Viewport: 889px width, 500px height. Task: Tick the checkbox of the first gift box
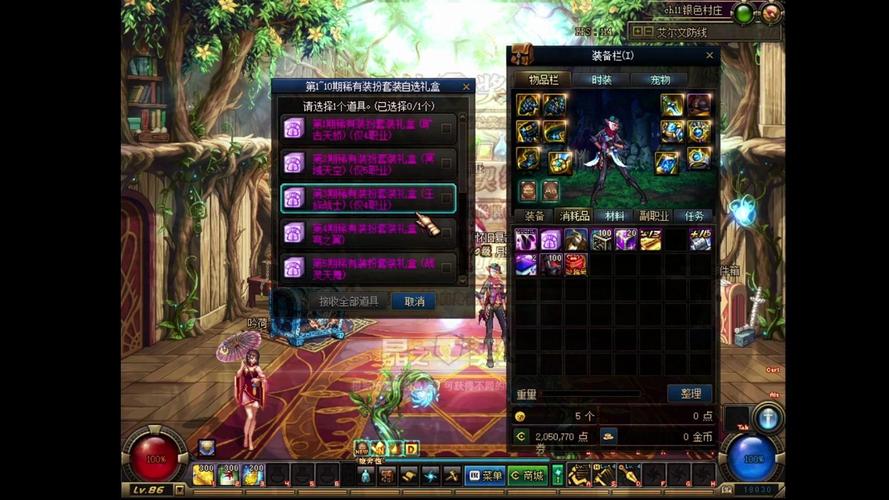click(x=446, y=127)
